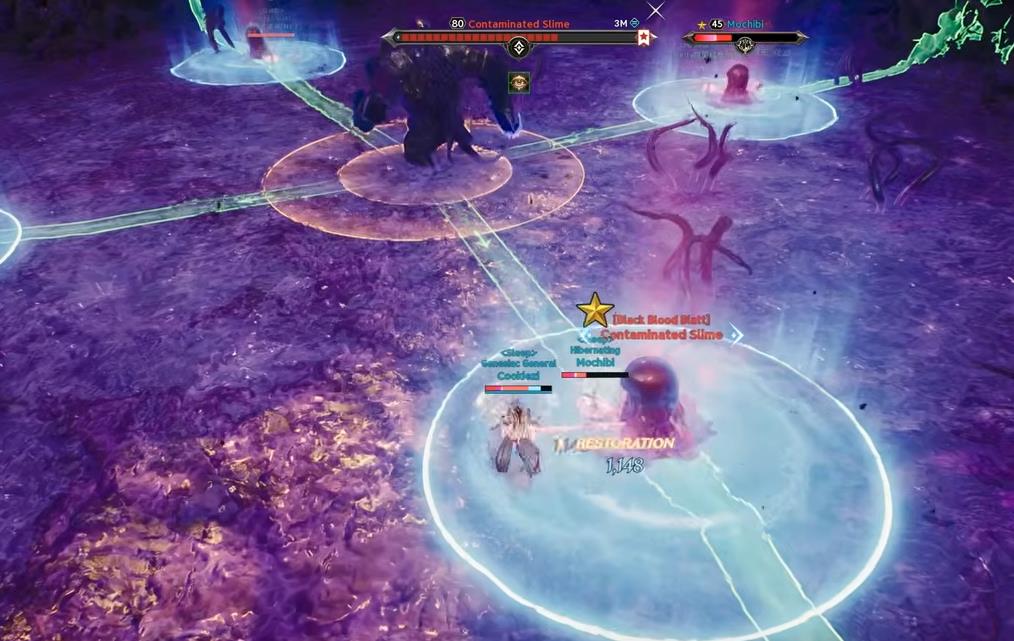Click the emblem on Contaminated Slime's bar
Image resolution: width=1014 pixels, height=641 pixels.
pyautogui.click(x=519, y=47)
